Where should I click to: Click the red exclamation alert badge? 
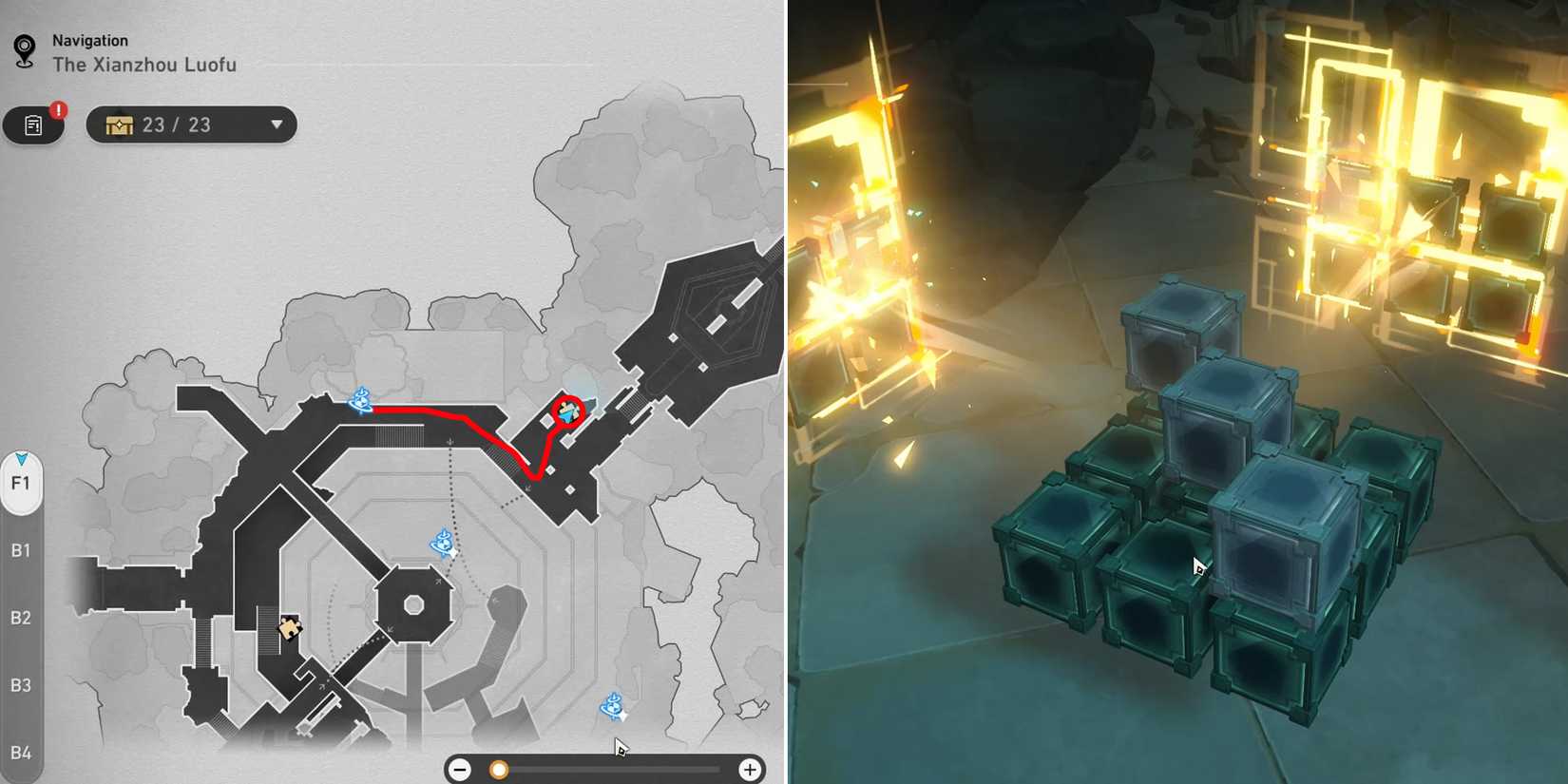pos(59,110)
